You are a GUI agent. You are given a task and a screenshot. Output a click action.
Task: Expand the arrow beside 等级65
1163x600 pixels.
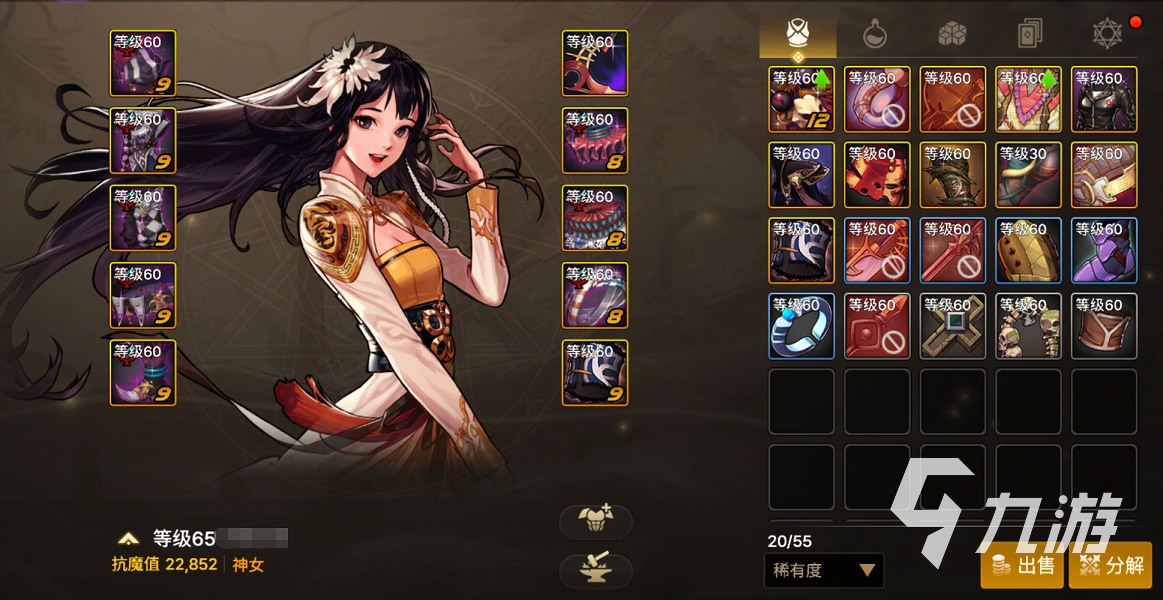(x=128, y=539)
